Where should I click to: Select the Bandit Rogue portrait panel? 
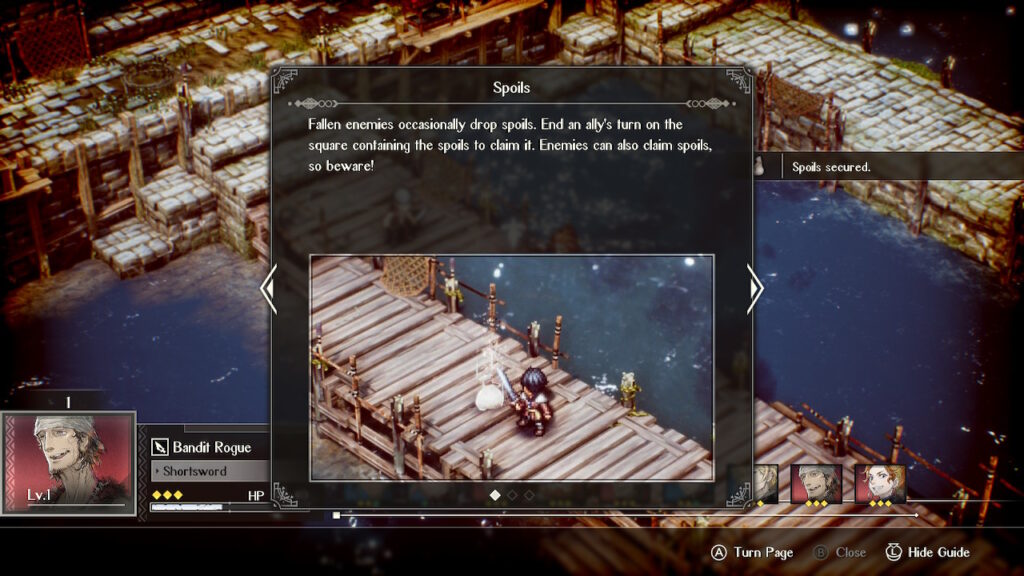coord(68,462)
